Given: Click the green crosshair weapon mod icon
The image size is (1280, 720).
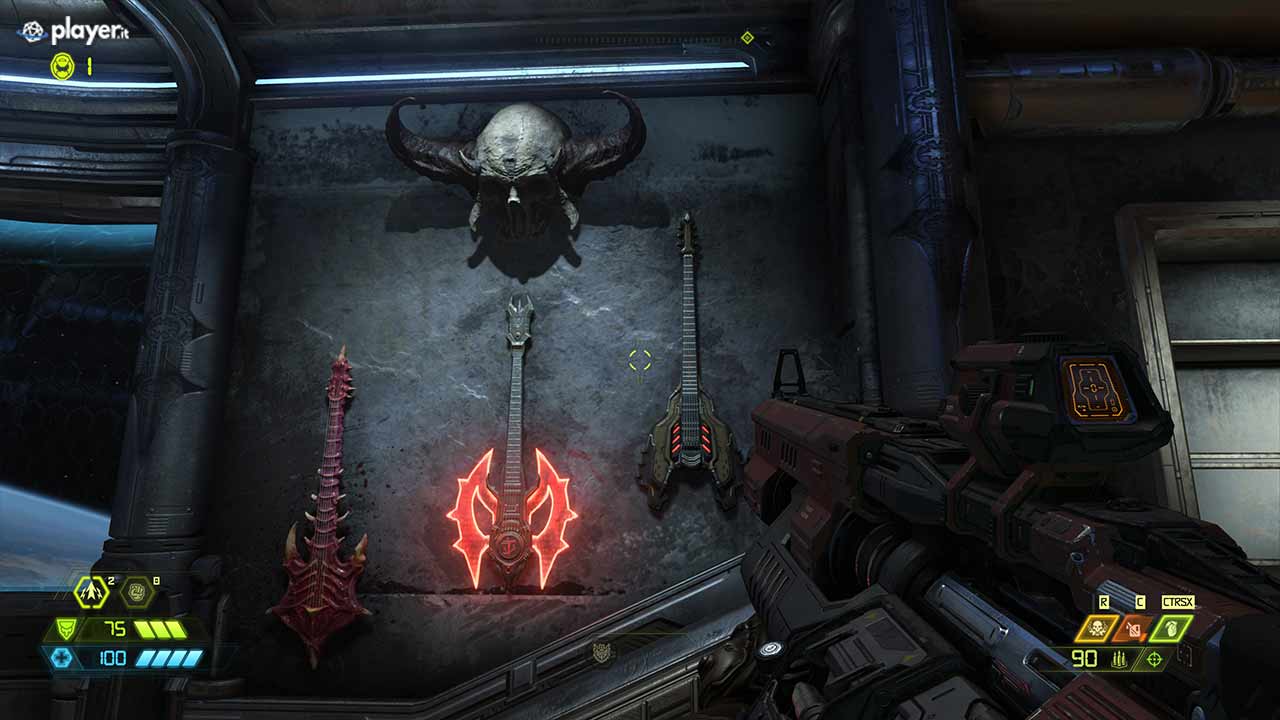Looking at the screenshot, I should click(x=1155, y=658).
